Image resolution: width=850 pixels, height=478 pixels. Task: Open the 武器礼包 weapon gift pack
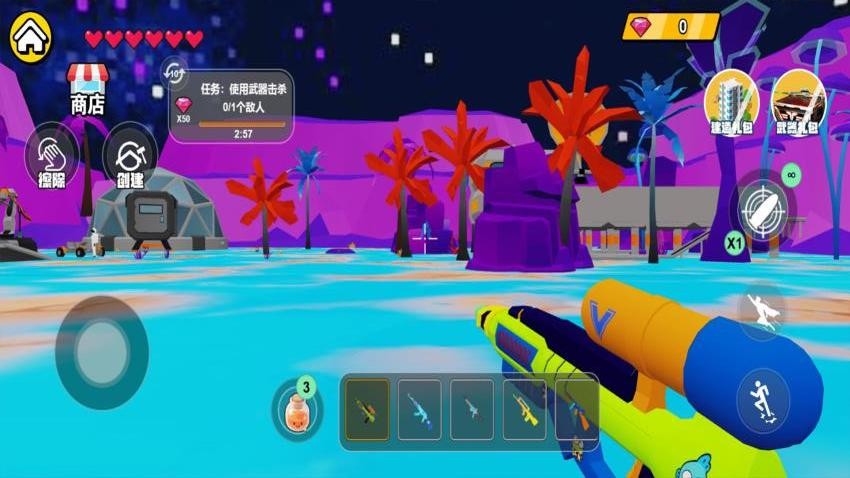[x=797, y=103]
